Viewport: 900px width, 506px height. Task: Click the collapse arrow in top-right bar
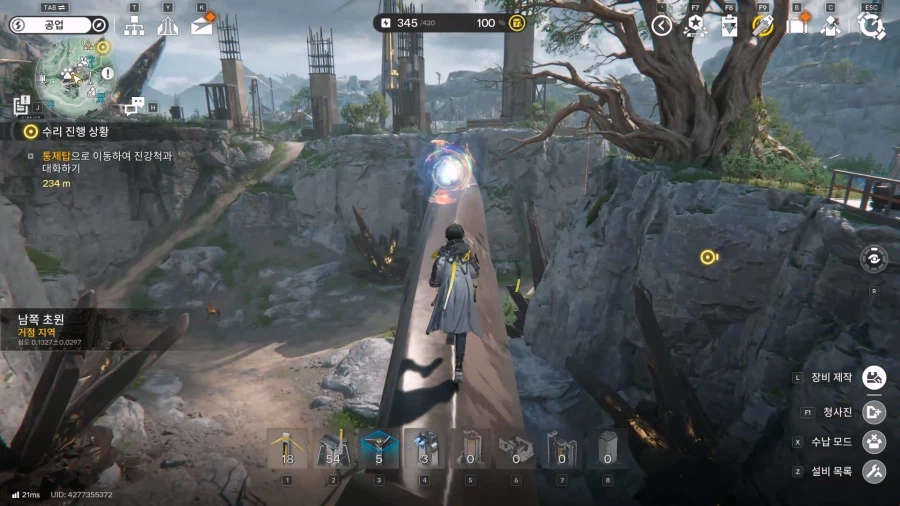click(661, 26)
